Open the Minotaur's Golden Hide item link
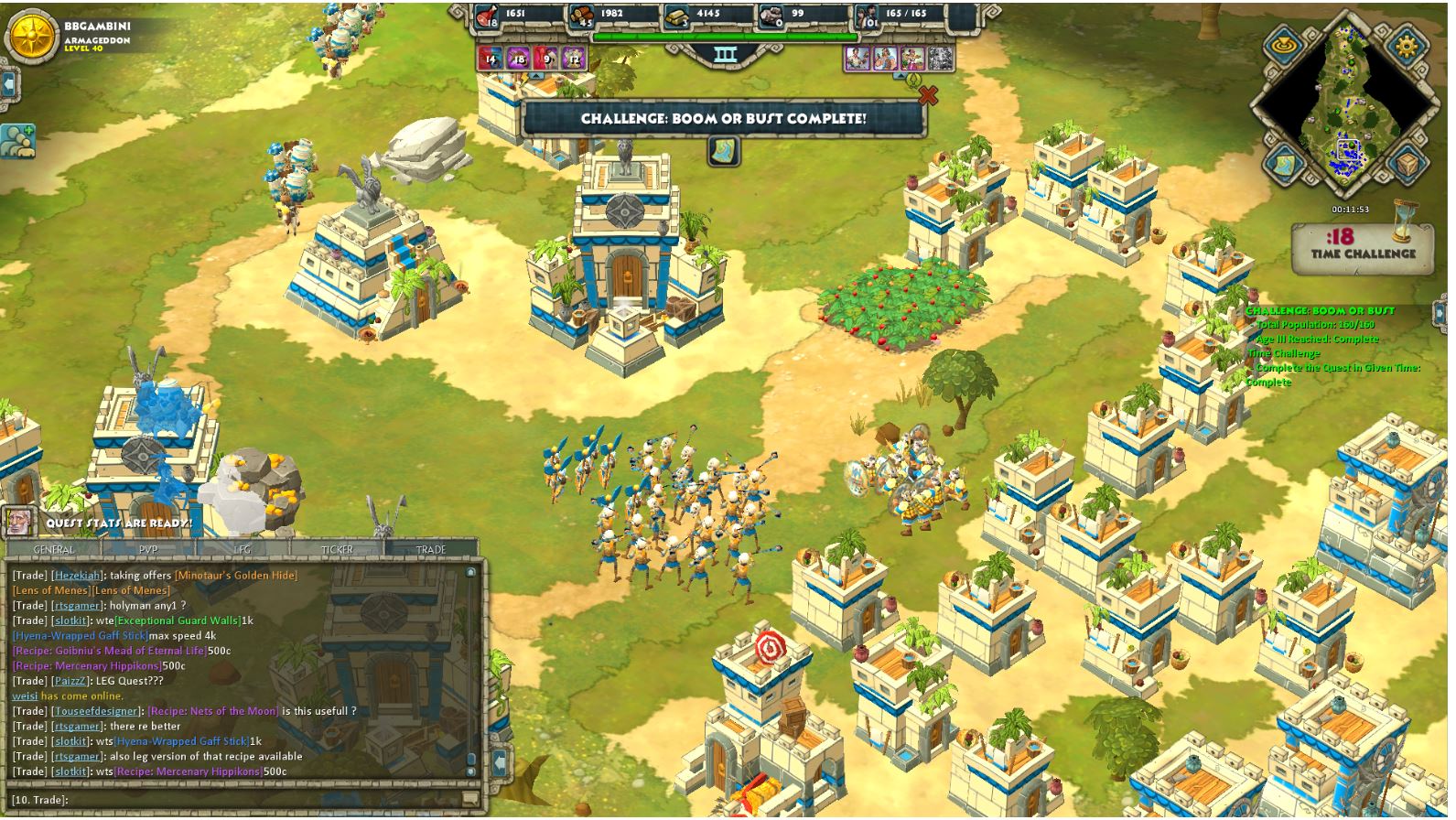The height and width of the screenshot is (820, 1456). tap(236, 576)
